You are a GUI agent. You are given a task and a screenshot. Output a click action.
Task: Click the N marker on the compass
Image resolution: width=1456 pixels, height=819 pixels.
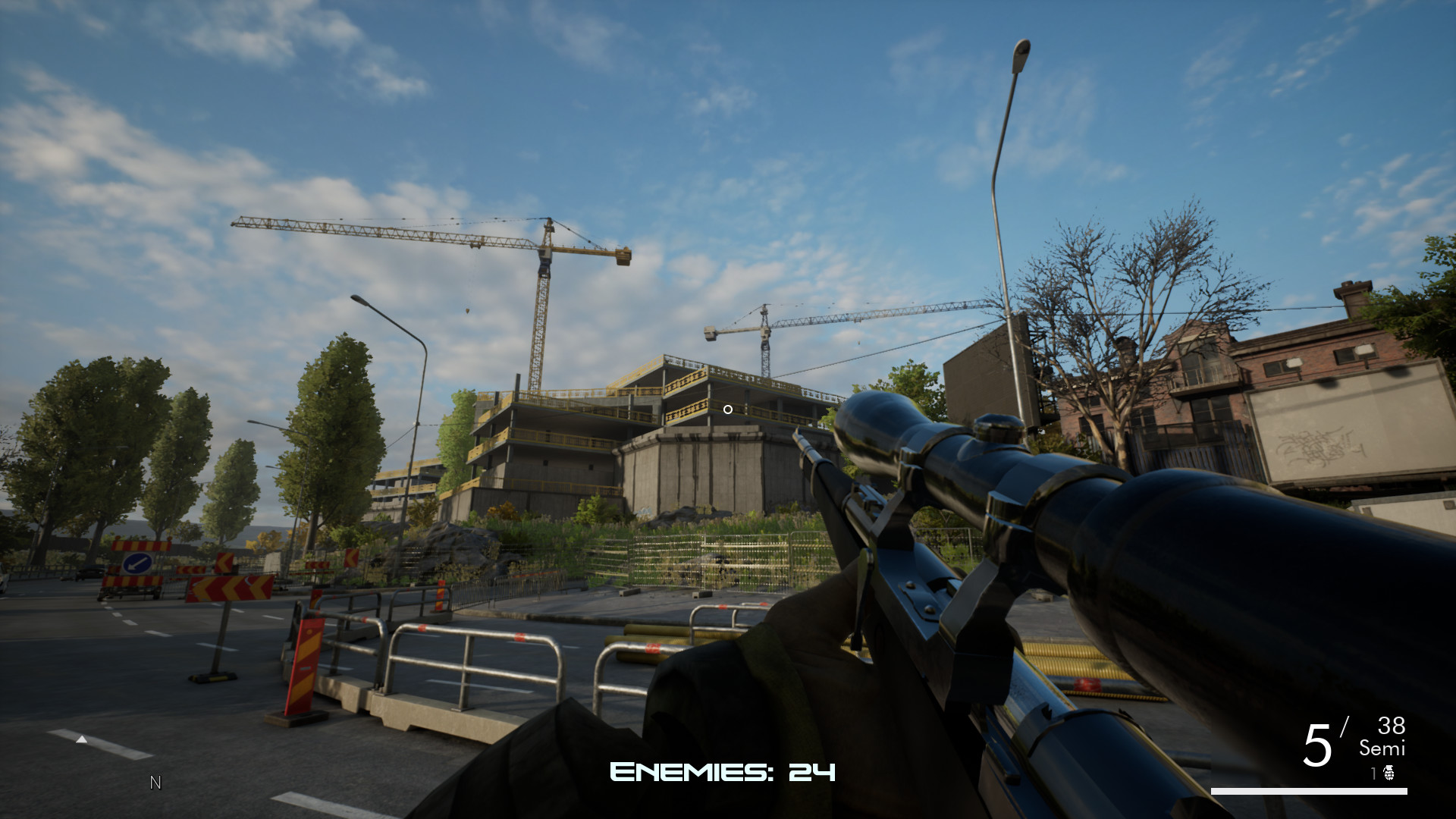pyautogui.click(x=155, y=782)
